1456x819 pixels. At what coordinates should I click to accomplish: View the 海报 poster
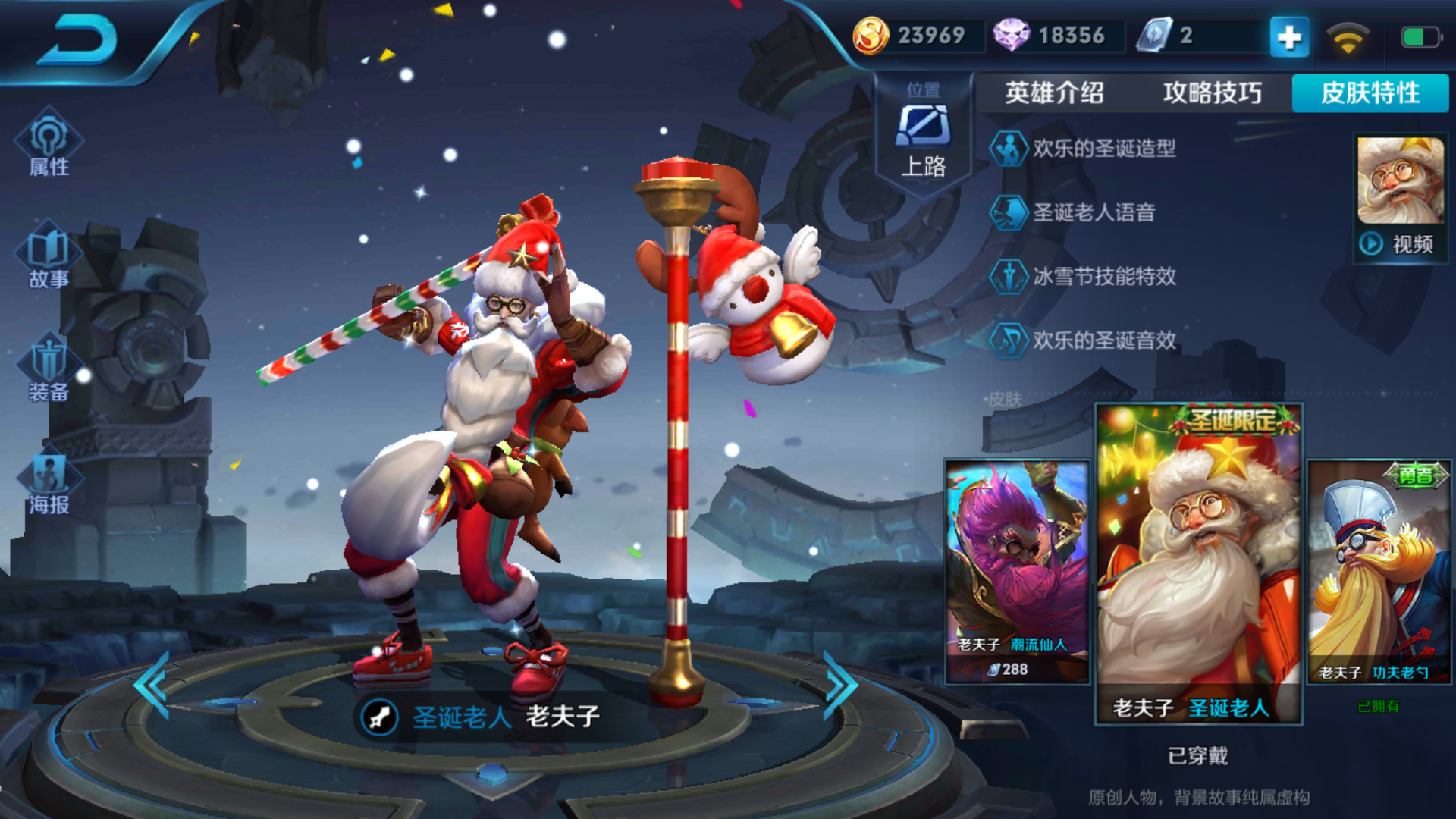[x=49, y=482]
